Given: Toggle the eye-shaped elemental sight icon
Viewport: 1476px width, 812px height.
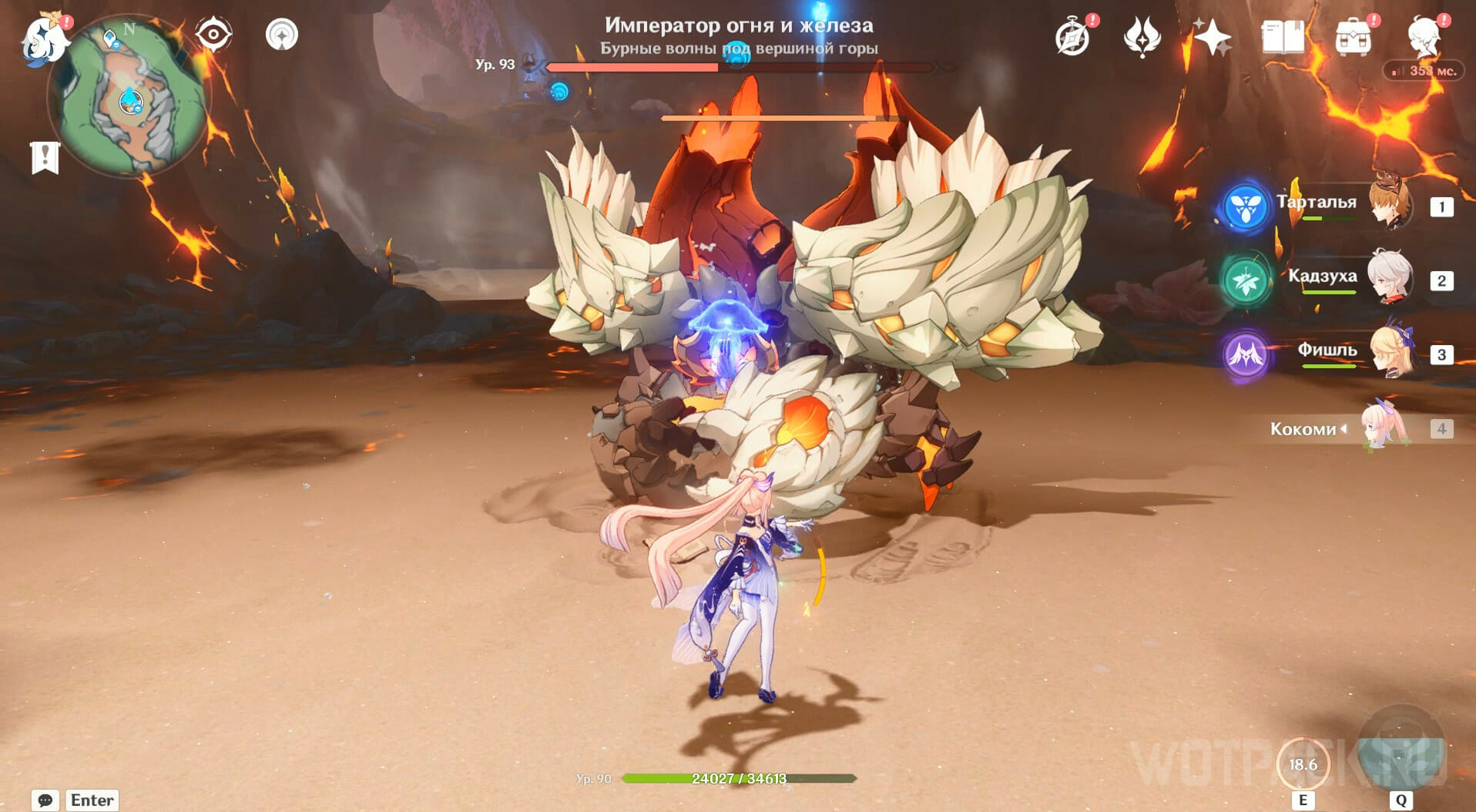Looking at the screenshot, I should coord(213,35).
